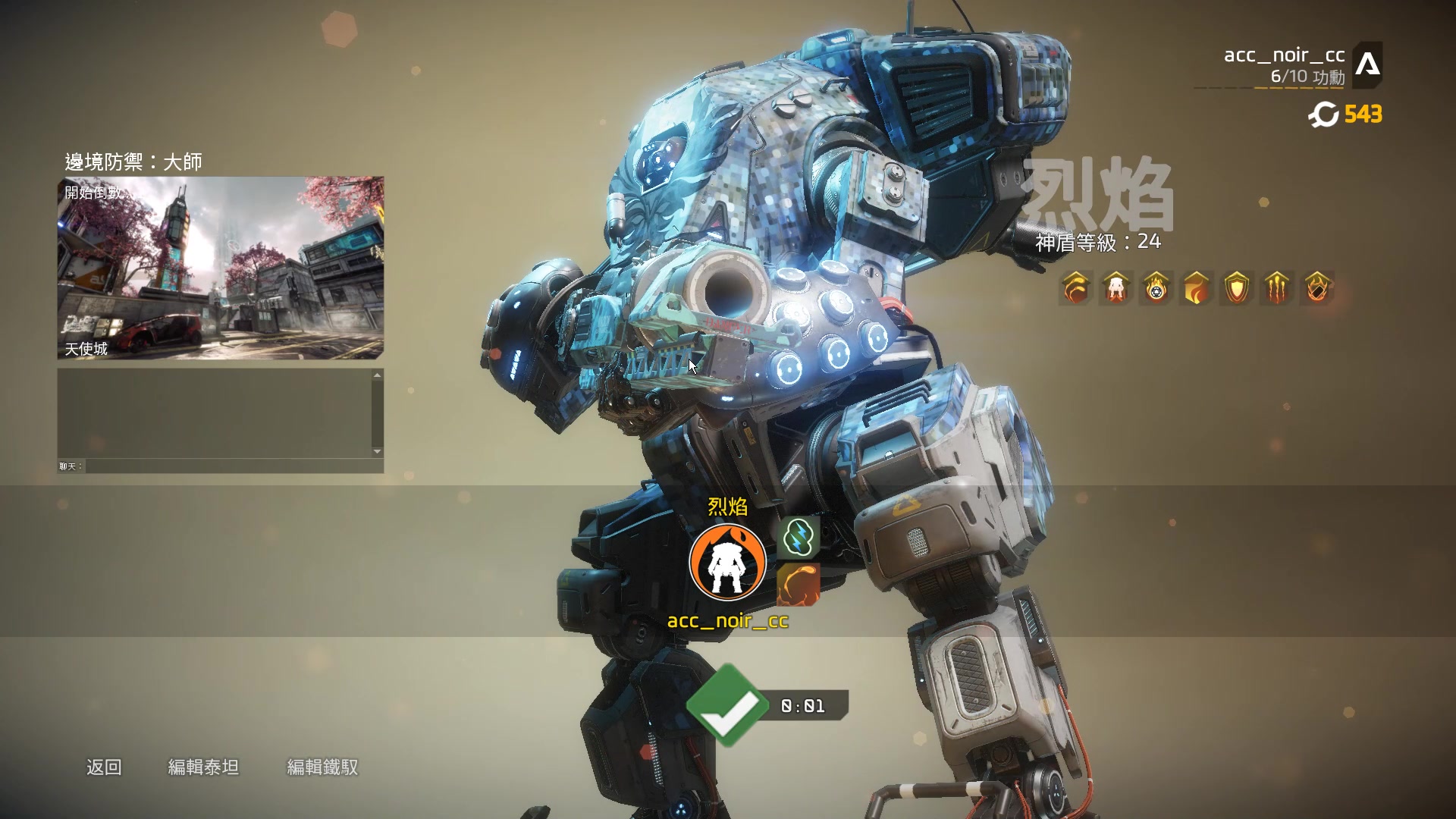
Task: Select the Scorch titan emblem icon
Action: [x=727, y=562]
